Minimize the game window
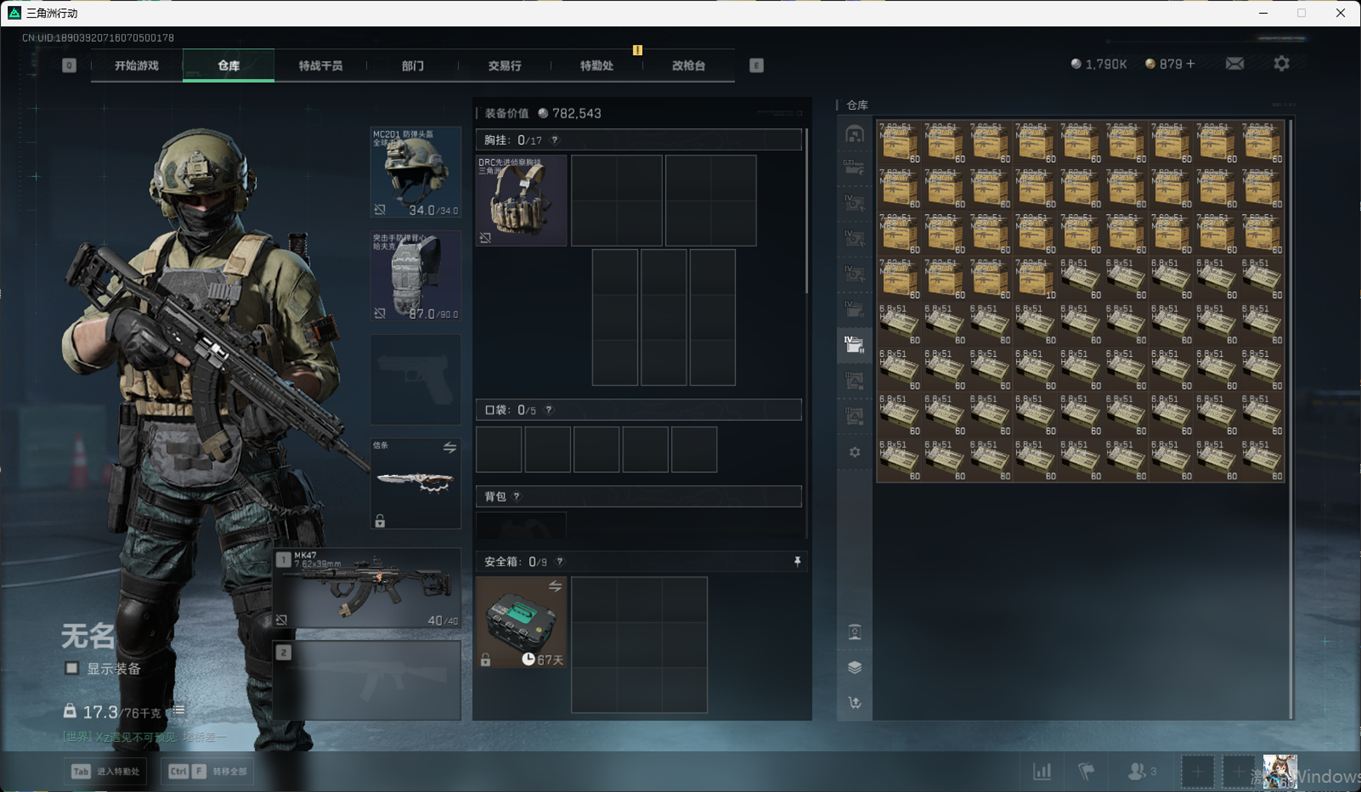Viewport: 1361px width, 792px height. (1261, 13)
